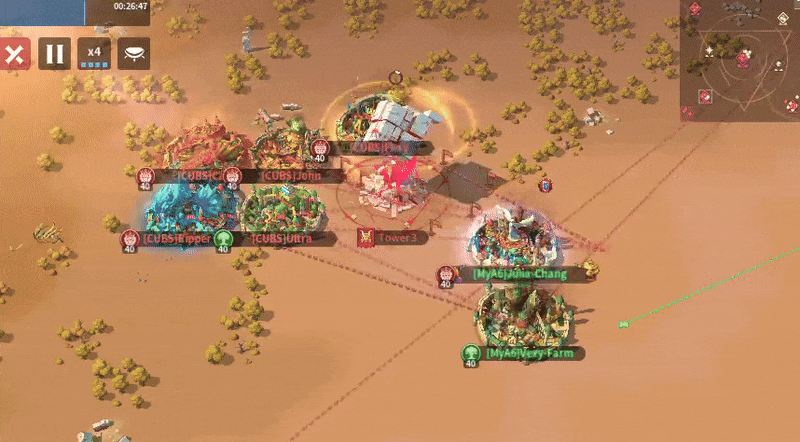Toggle the camera view button

point(134,54)
